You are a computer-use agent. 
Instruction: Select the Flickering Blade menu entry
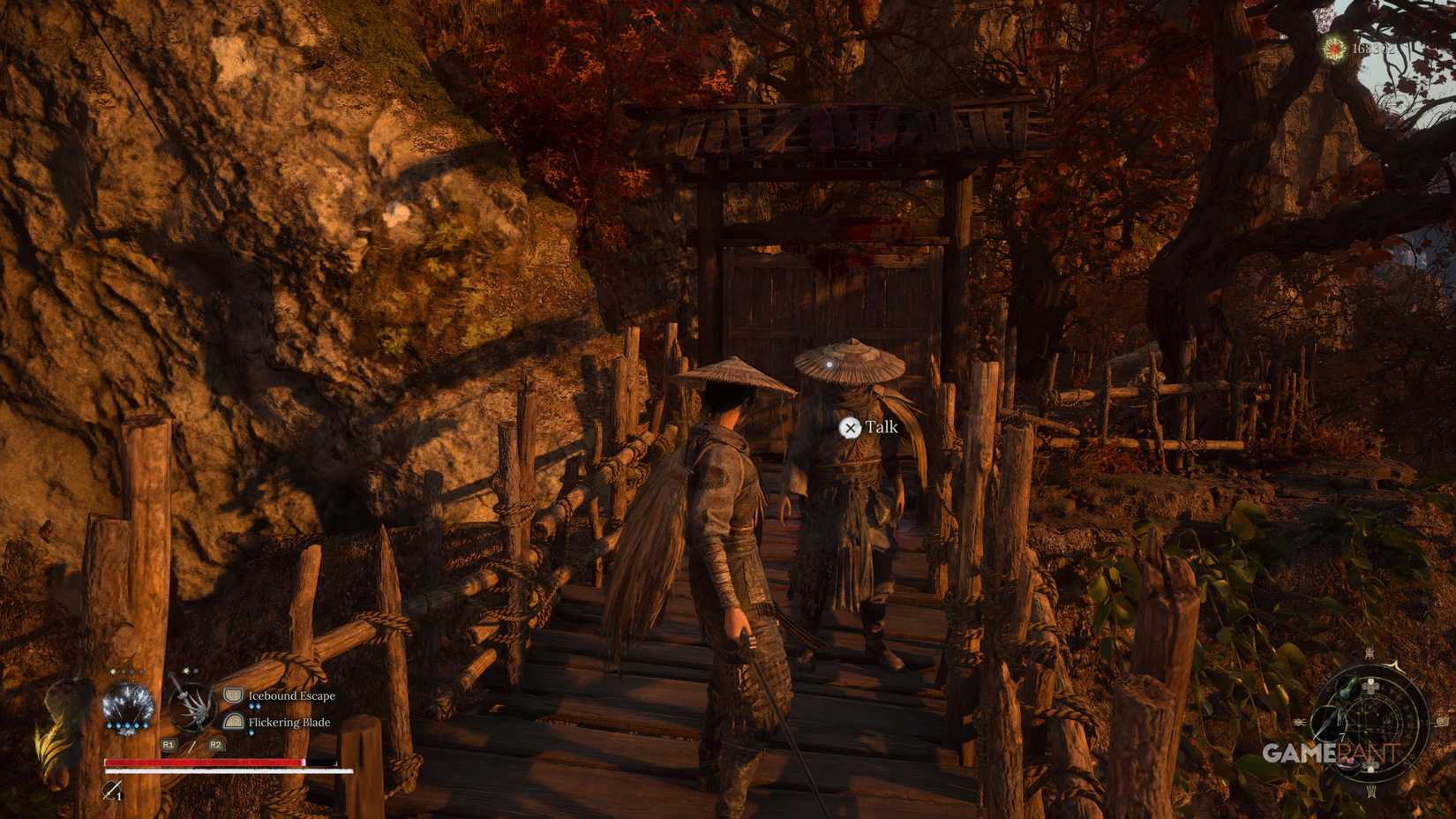[x=289, y=722]
